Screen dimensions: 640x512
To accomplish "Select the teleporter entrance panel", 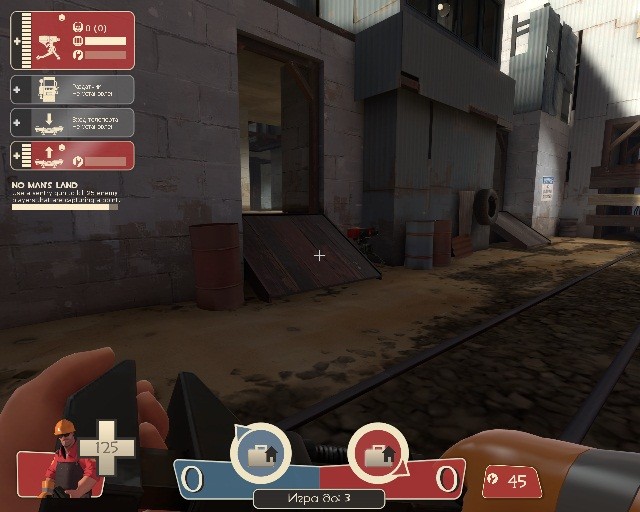I will (x=72, y=122).
